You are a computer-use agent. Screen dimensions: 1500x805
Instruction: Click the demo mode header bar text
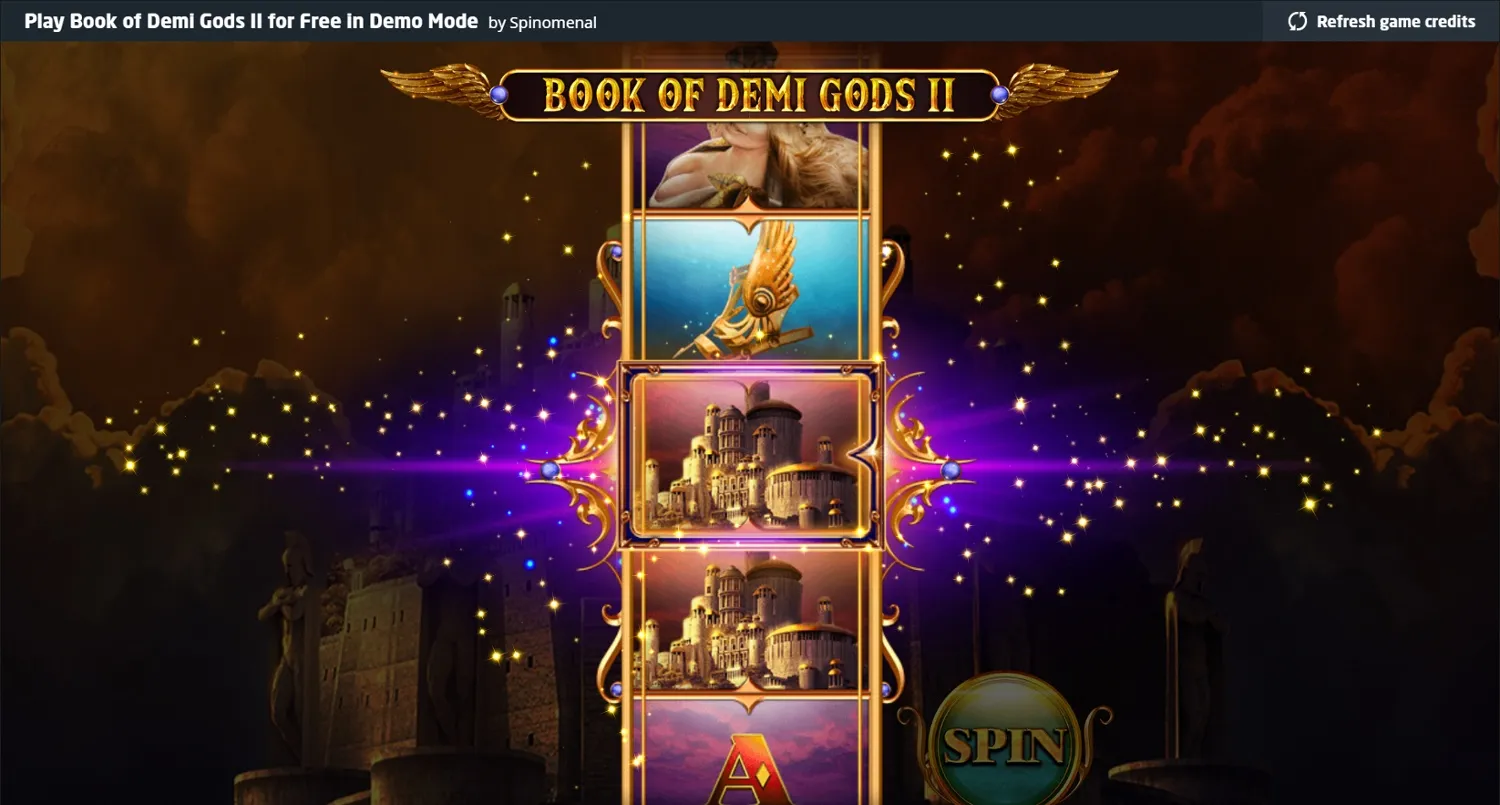250,20
